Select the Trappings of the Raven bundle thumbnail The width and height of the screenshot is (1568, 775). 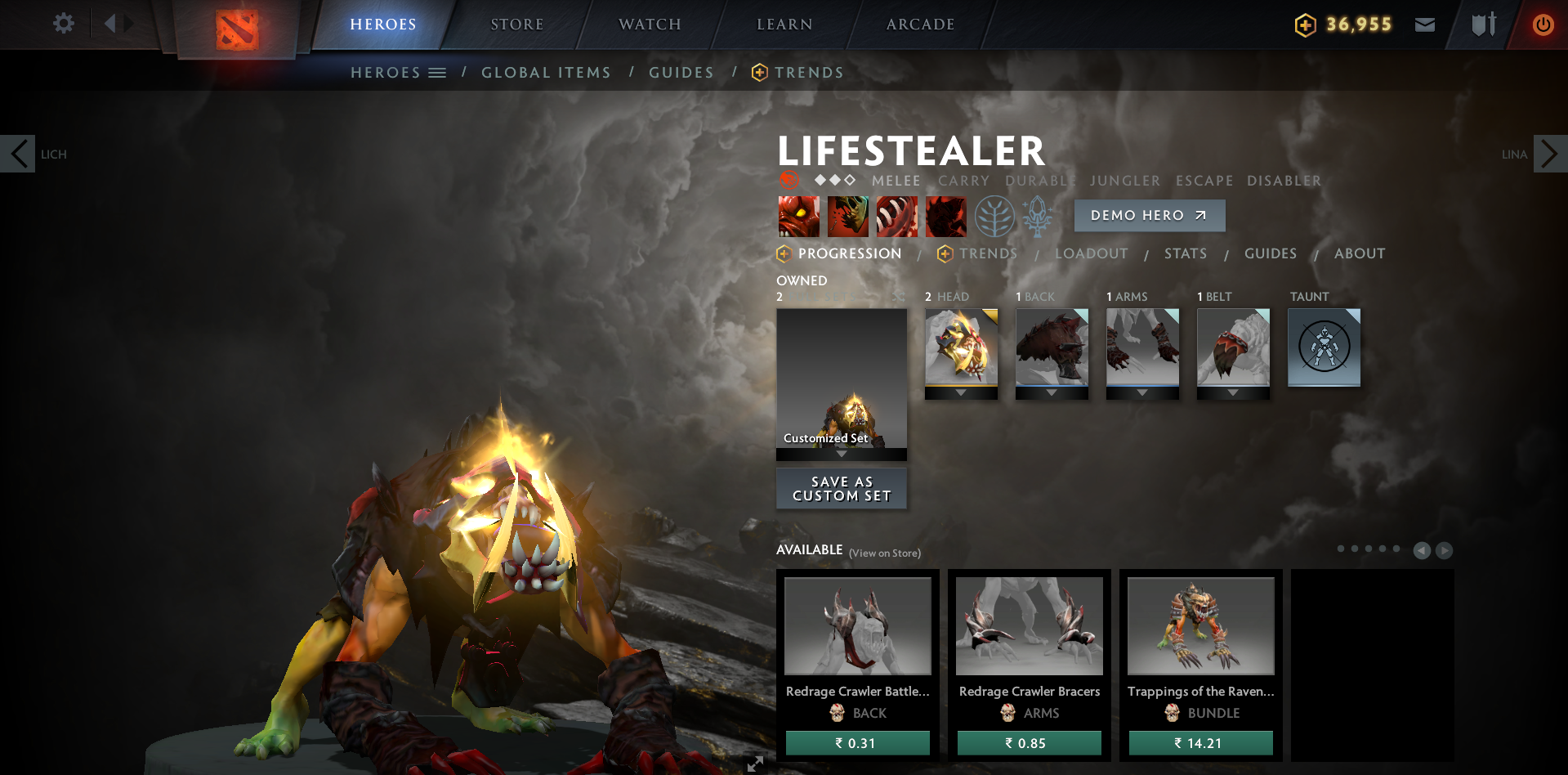pos(1199,625)
